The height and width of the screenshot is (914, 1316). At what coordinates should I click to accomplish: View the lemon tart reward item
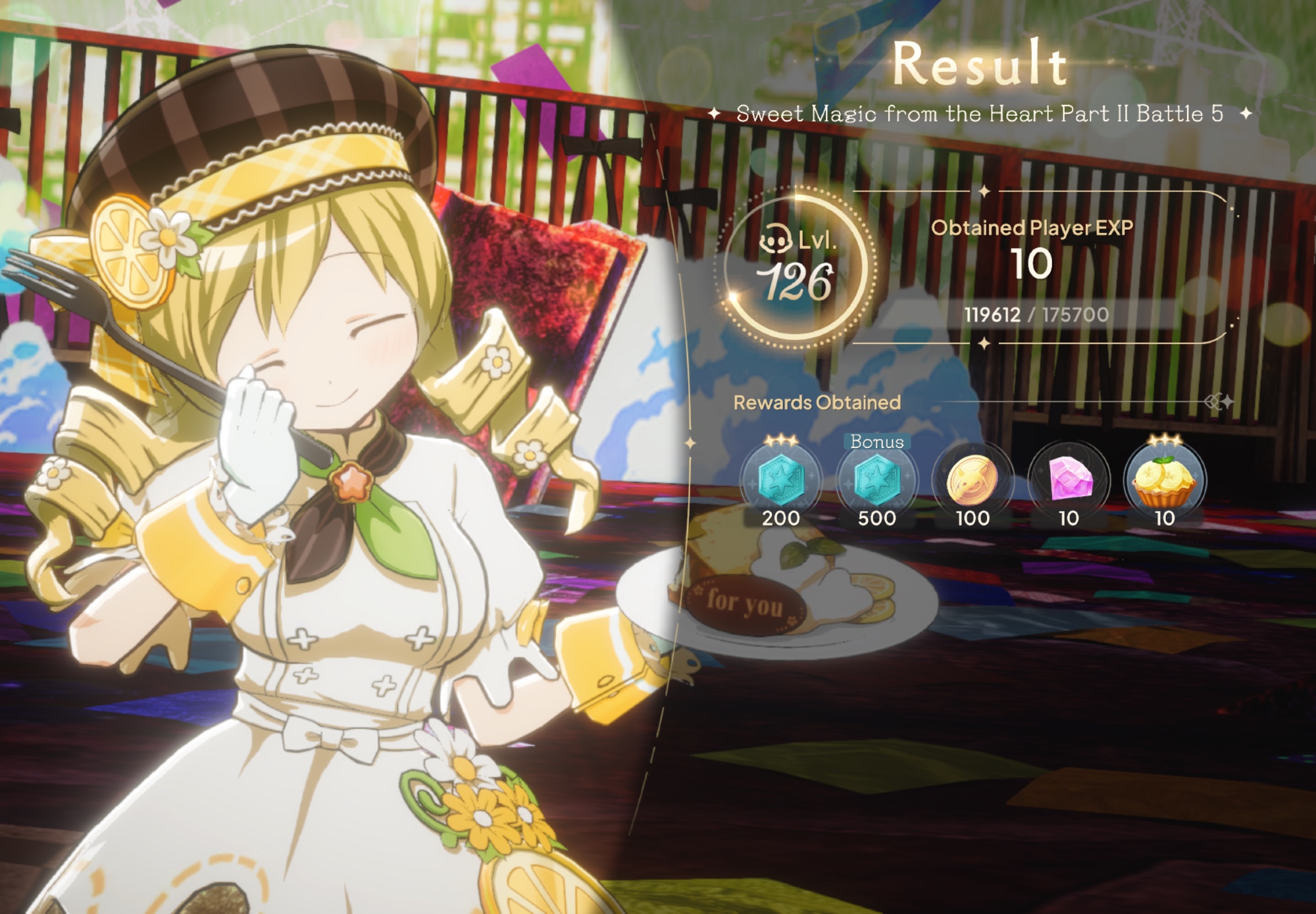coord(1164,480)
